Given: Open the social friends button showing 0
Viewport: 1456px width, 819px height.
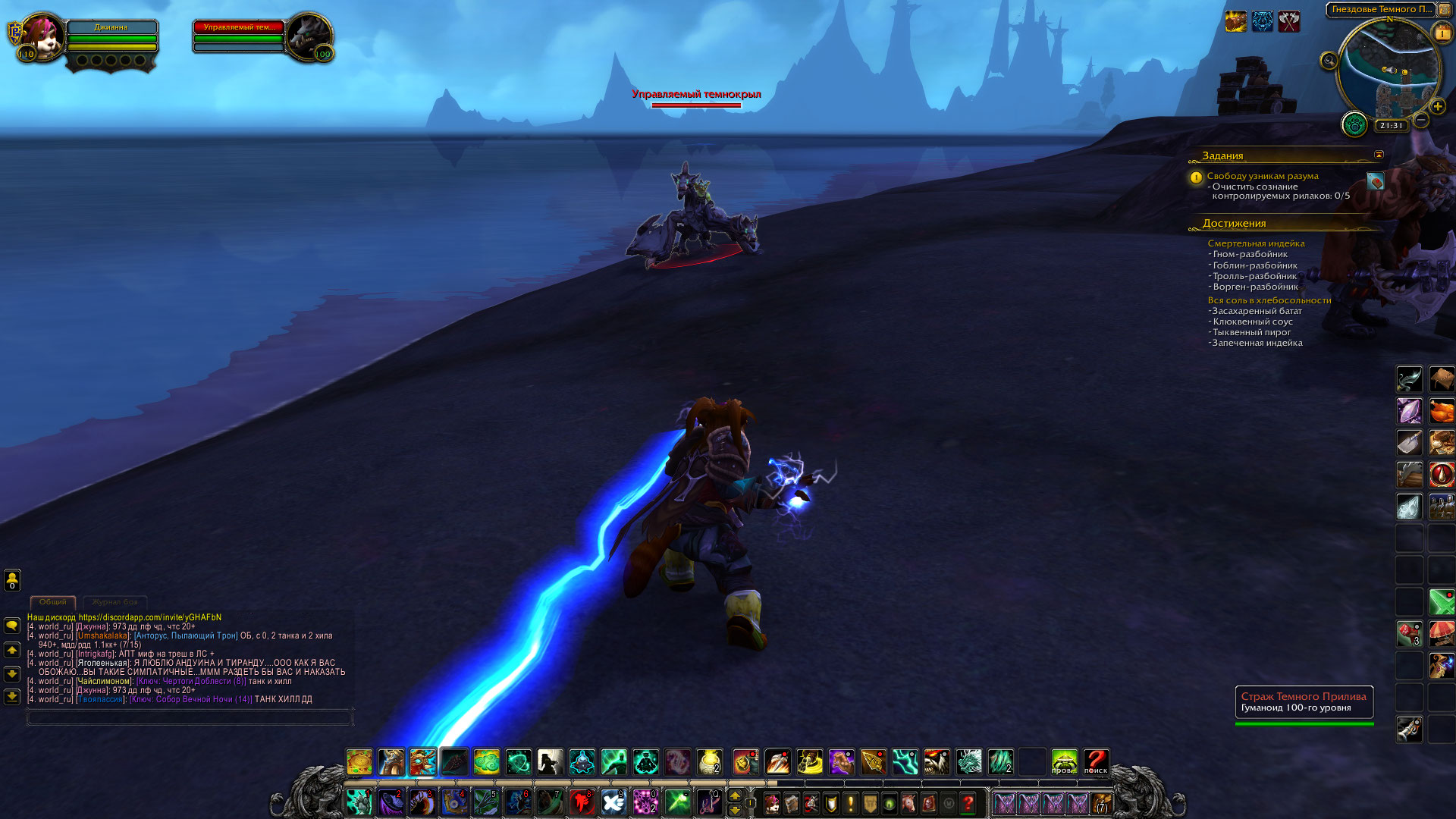Looking at the screenshot, I should click(x=12, y=580).
